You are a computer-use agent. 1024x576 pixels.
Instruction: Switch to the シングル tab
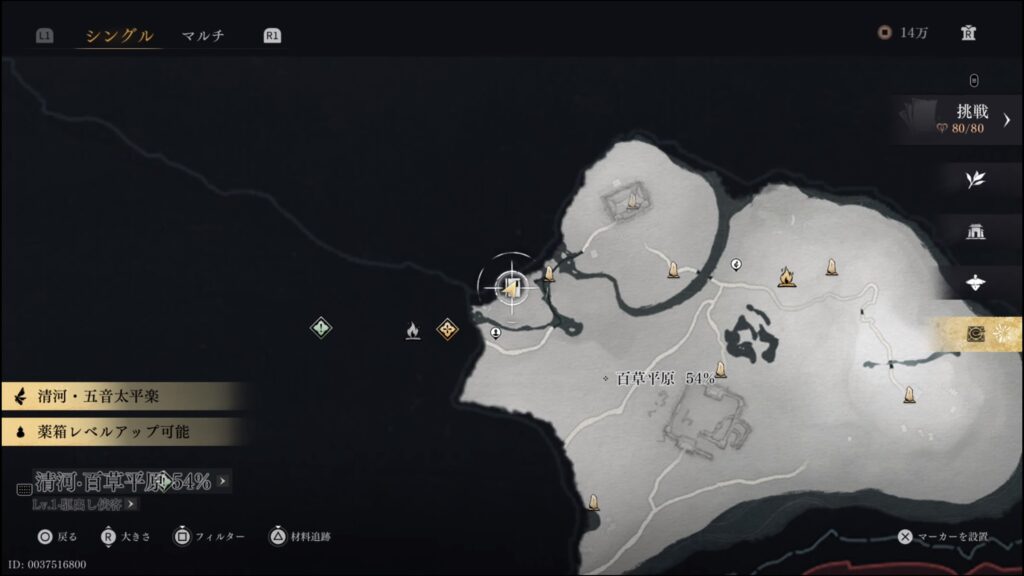click(x=119, y=36)
